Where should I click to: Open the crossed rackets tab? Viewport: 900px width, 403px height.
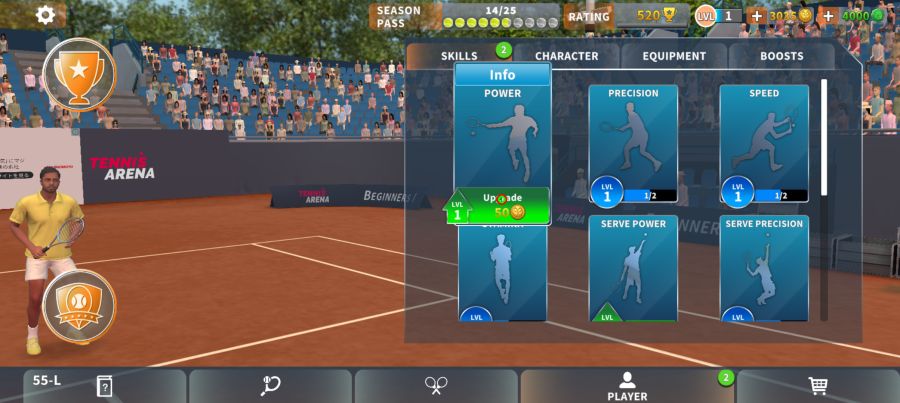(436, 386)
